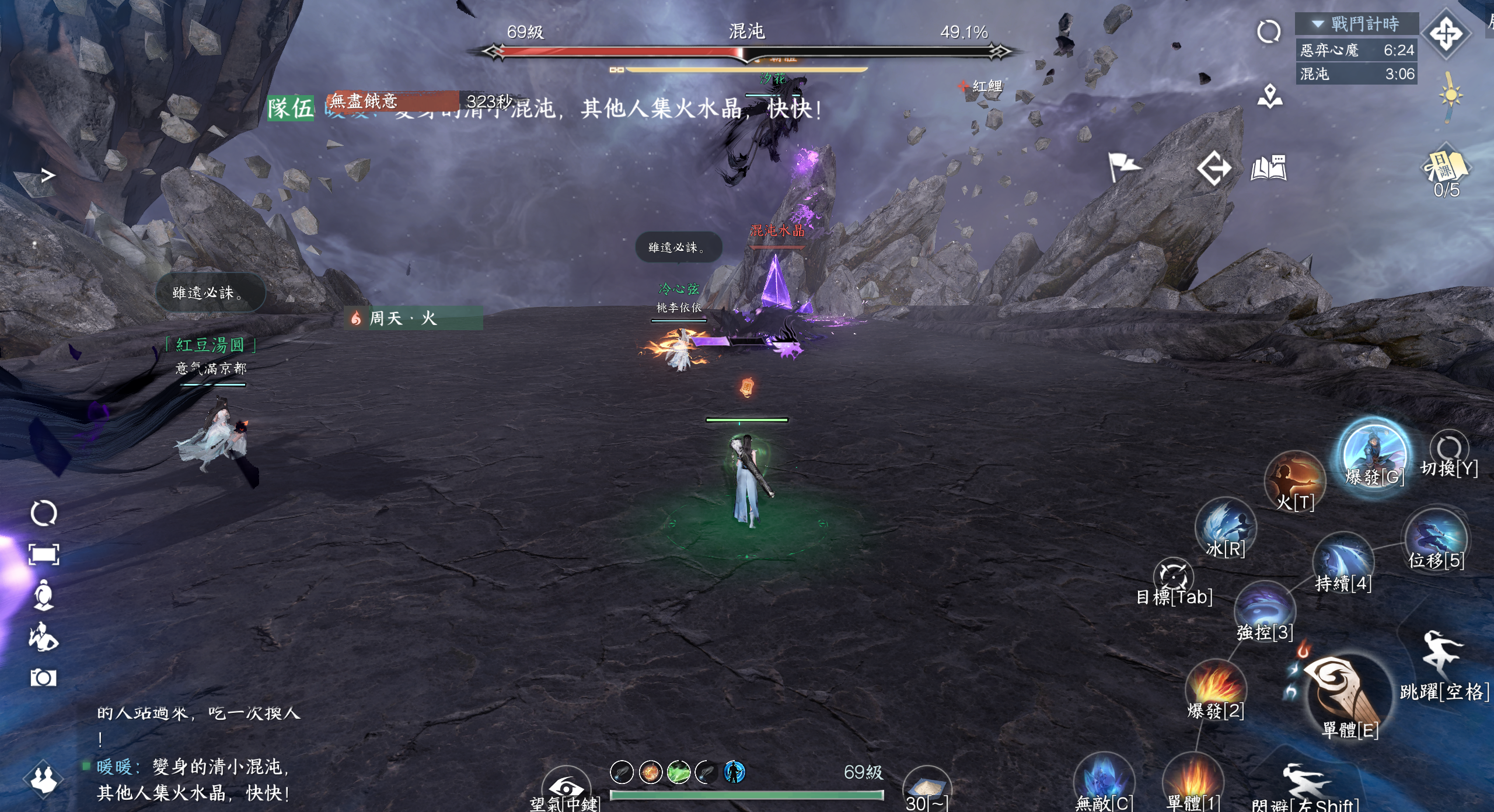Open the book and chat journal icon

click(1269, 168)
